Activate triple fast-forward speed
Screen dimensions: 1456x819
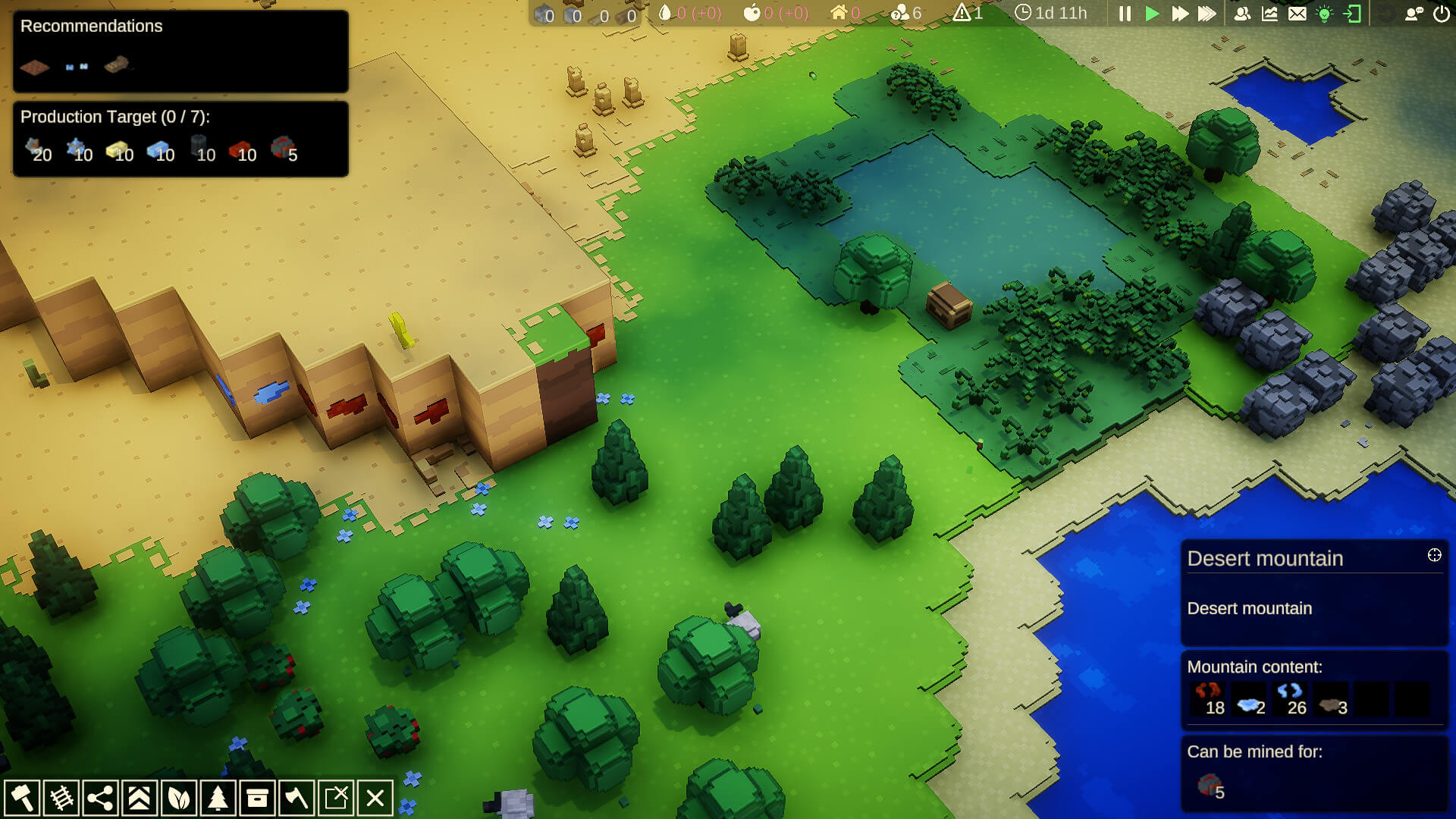[x=1207, y=14]
